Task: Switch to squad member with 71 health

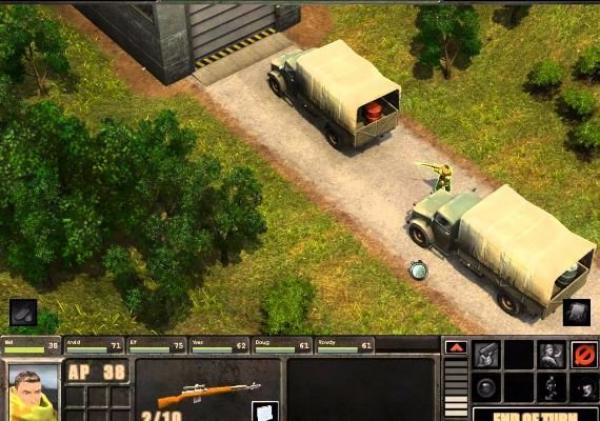Action: (94, 346)
